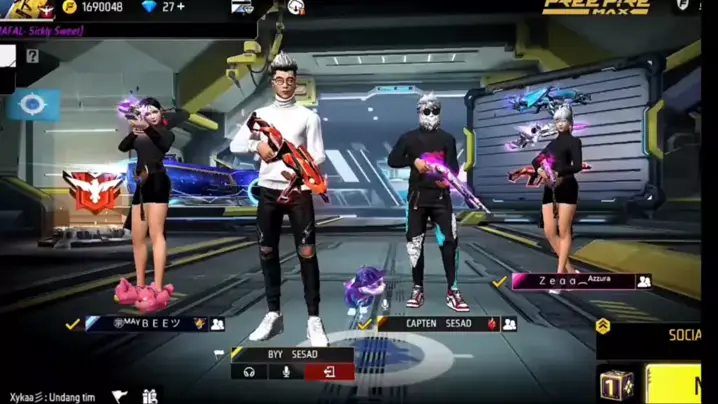Open the red winged rank emblem
Viewport: 718px width, 404px height.
(92, 188)
